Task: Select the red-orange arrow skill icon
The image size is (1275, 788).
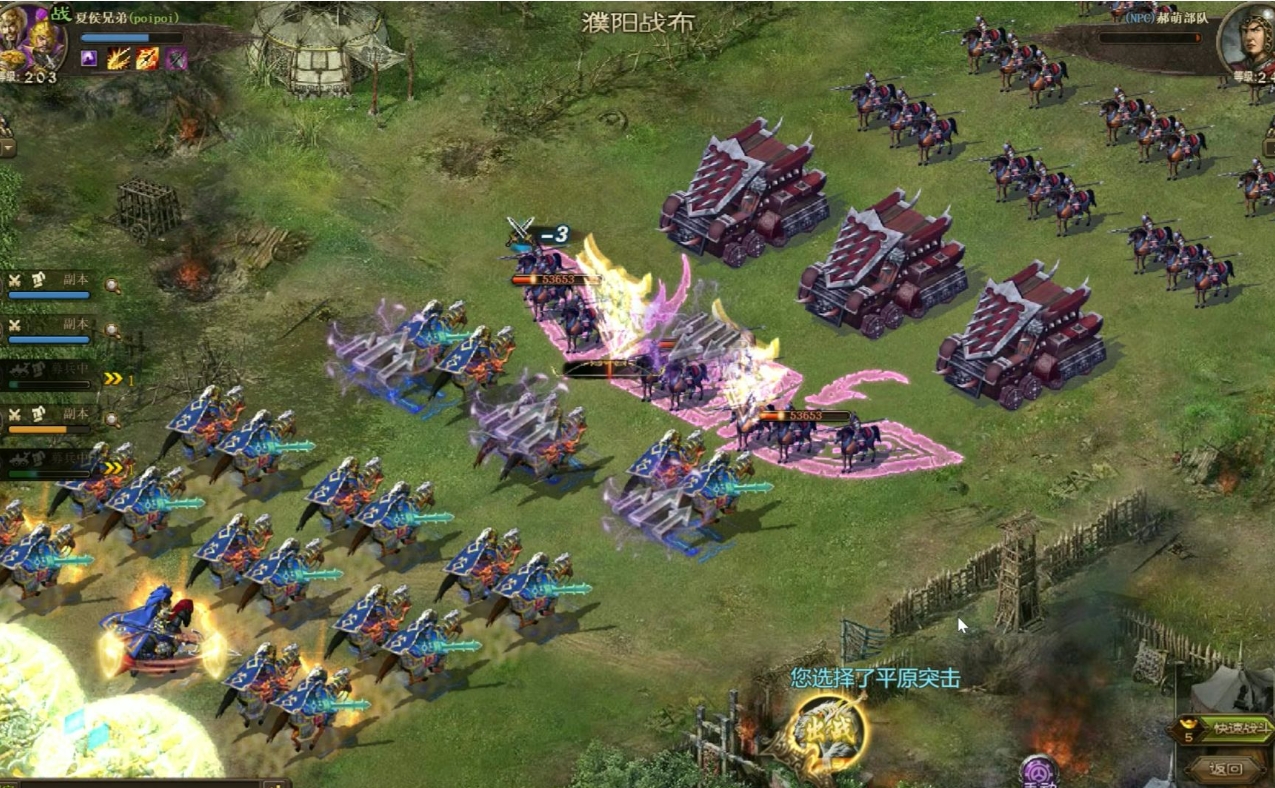Action: pos(147,59)
